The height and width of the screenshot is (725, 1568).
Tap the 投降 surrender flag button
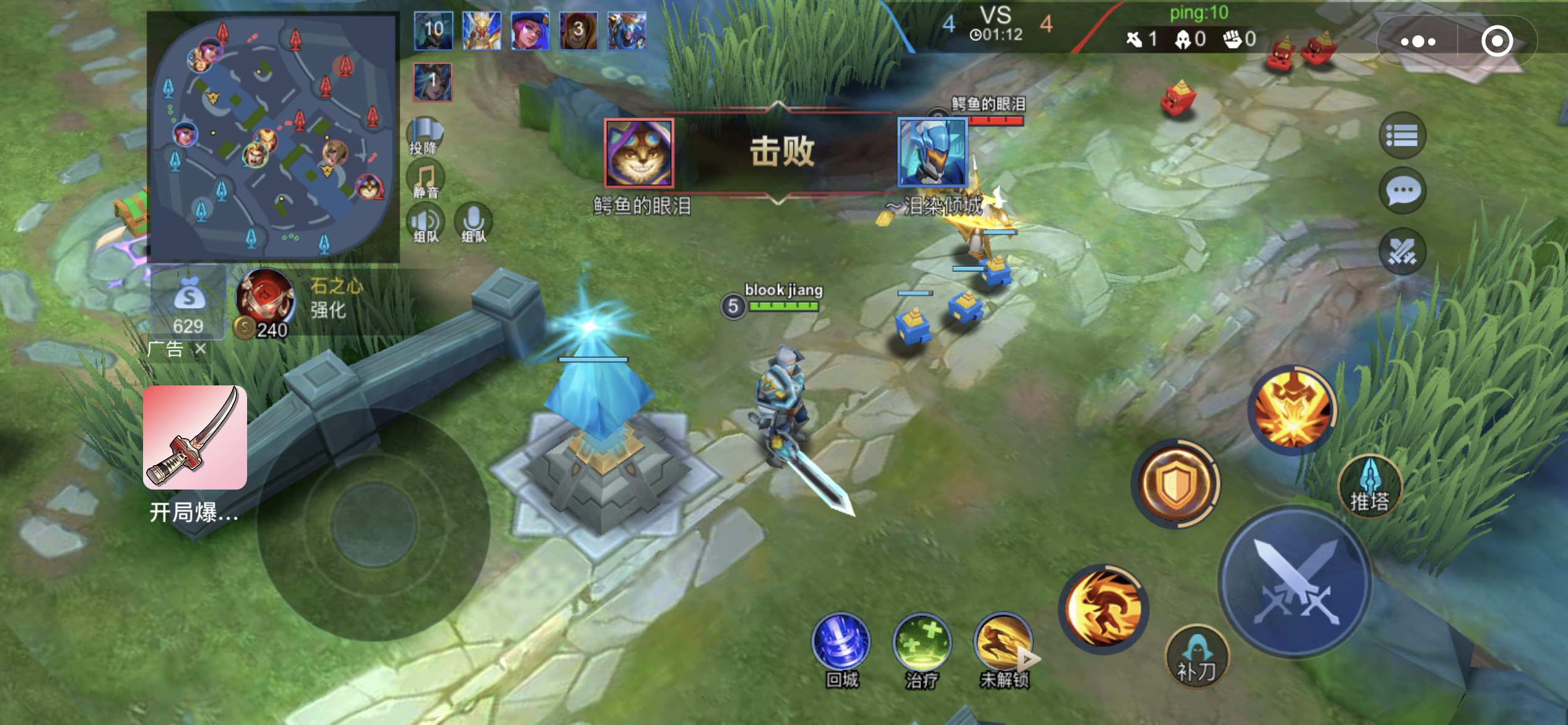425,136
